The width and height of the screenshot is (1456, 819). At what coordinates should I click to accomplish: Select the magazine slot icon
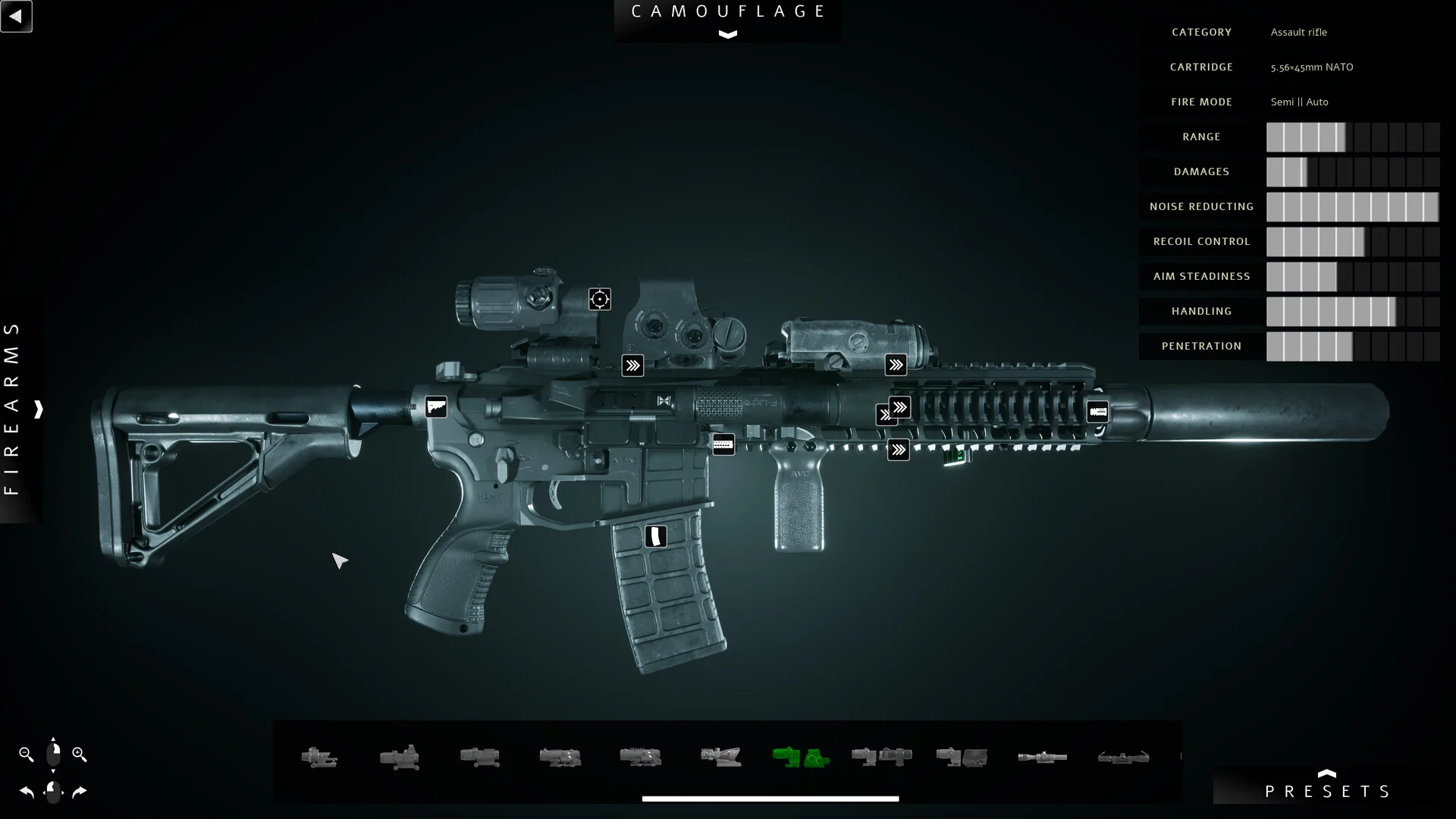coord(656,536)
